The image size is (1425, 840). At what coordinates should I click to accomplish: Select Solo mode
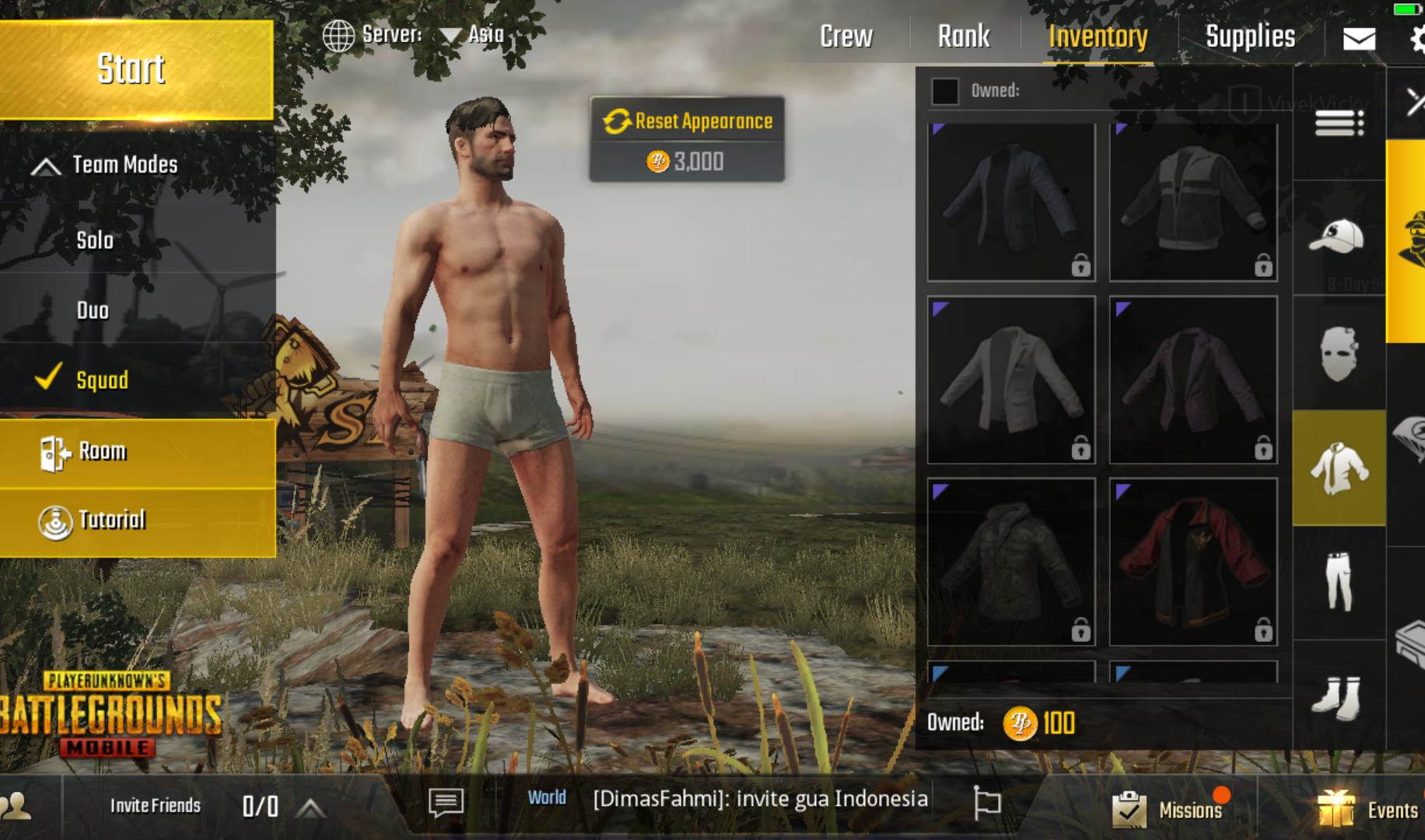(x=95, y=240)
